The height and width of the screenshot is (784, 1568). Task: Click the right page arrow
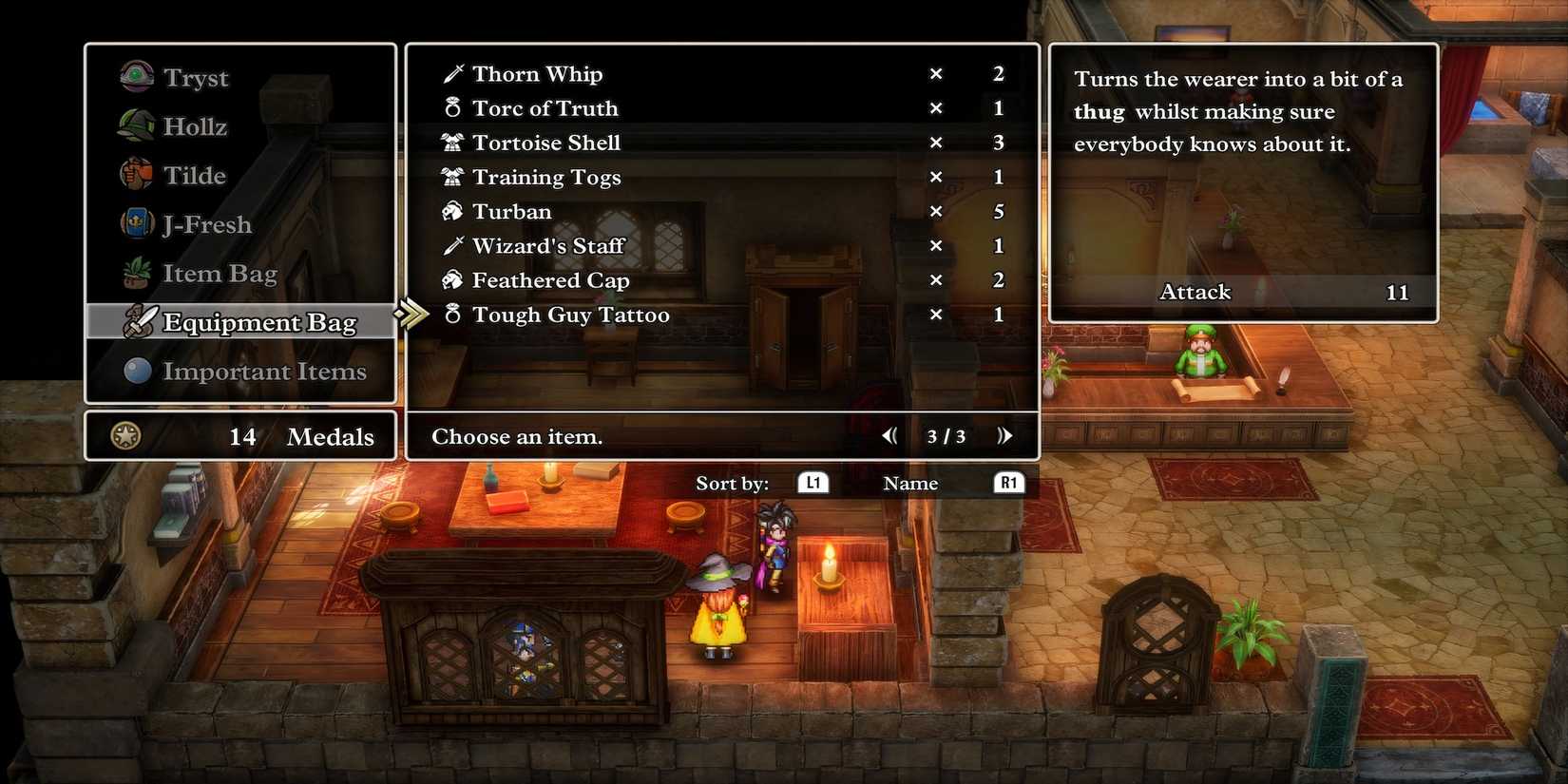(x=1005, y=435)
